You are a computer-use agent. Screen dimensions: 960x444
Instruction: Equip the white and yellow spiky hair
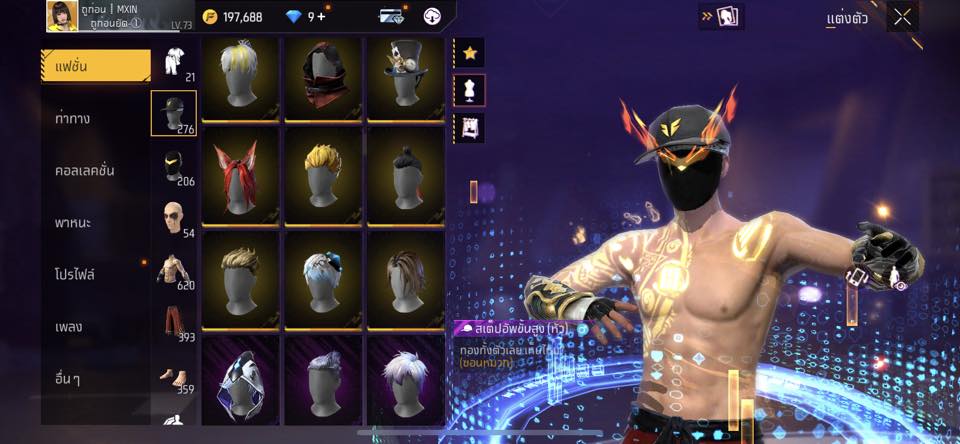(240, 77)
